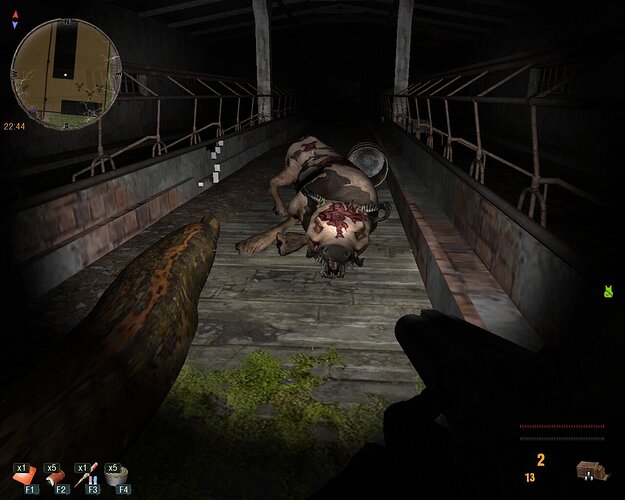The height and width of the screenshot is (500, 625).
Task: Select the F4 canned food slot
Action: 119,477
